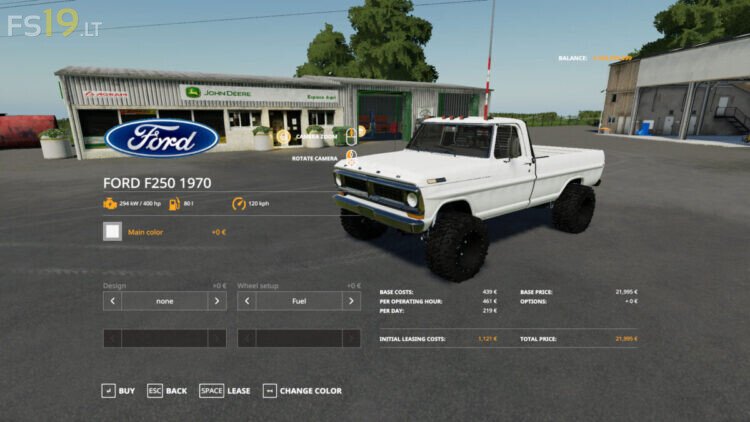Switch Design to the previous option
Image resolution: width=750 pixels, height=422 pixels.
[x=113, y=301]
